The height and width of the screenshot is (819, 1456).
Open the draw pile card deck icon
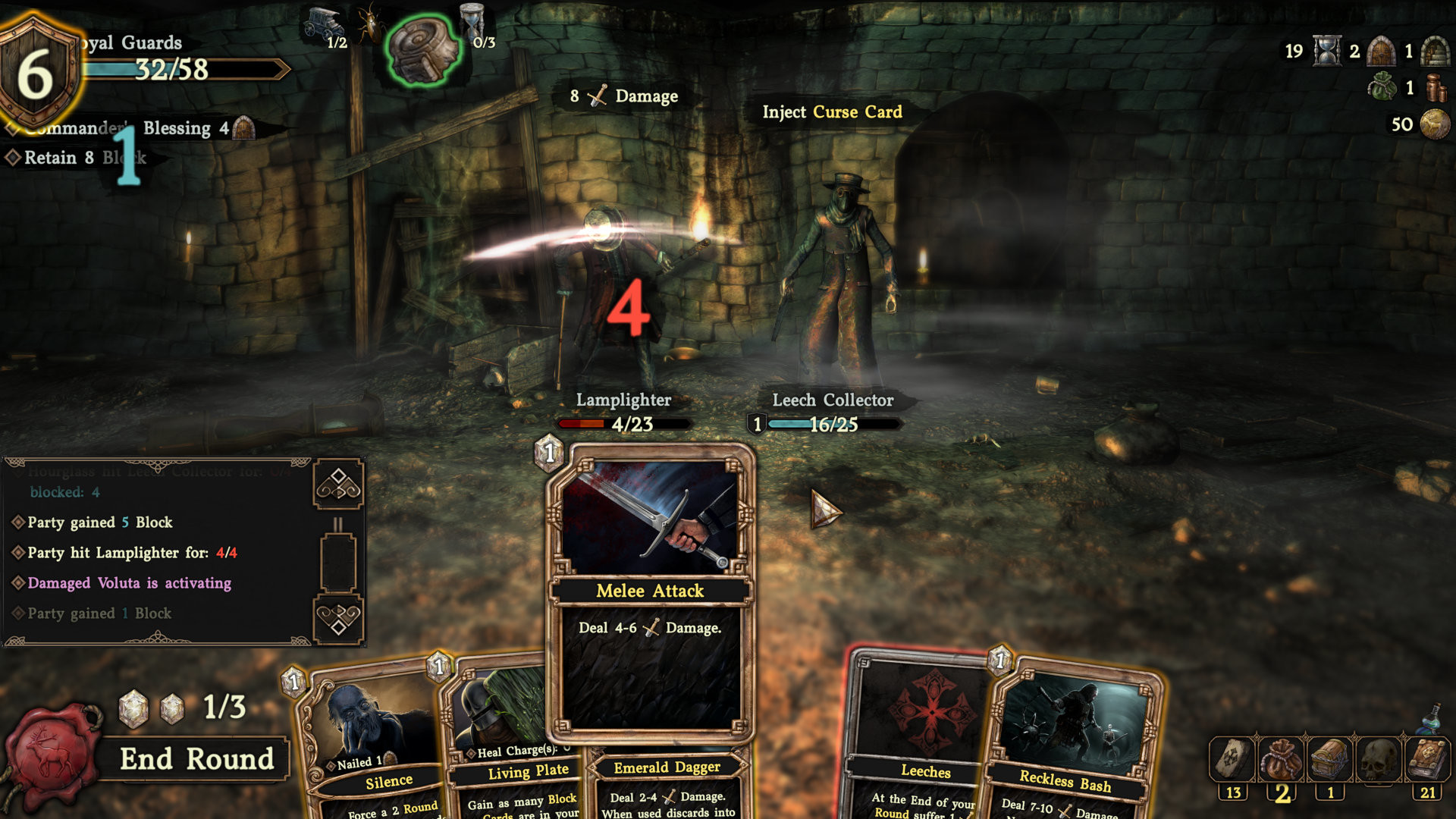[x=1232, y=760]
